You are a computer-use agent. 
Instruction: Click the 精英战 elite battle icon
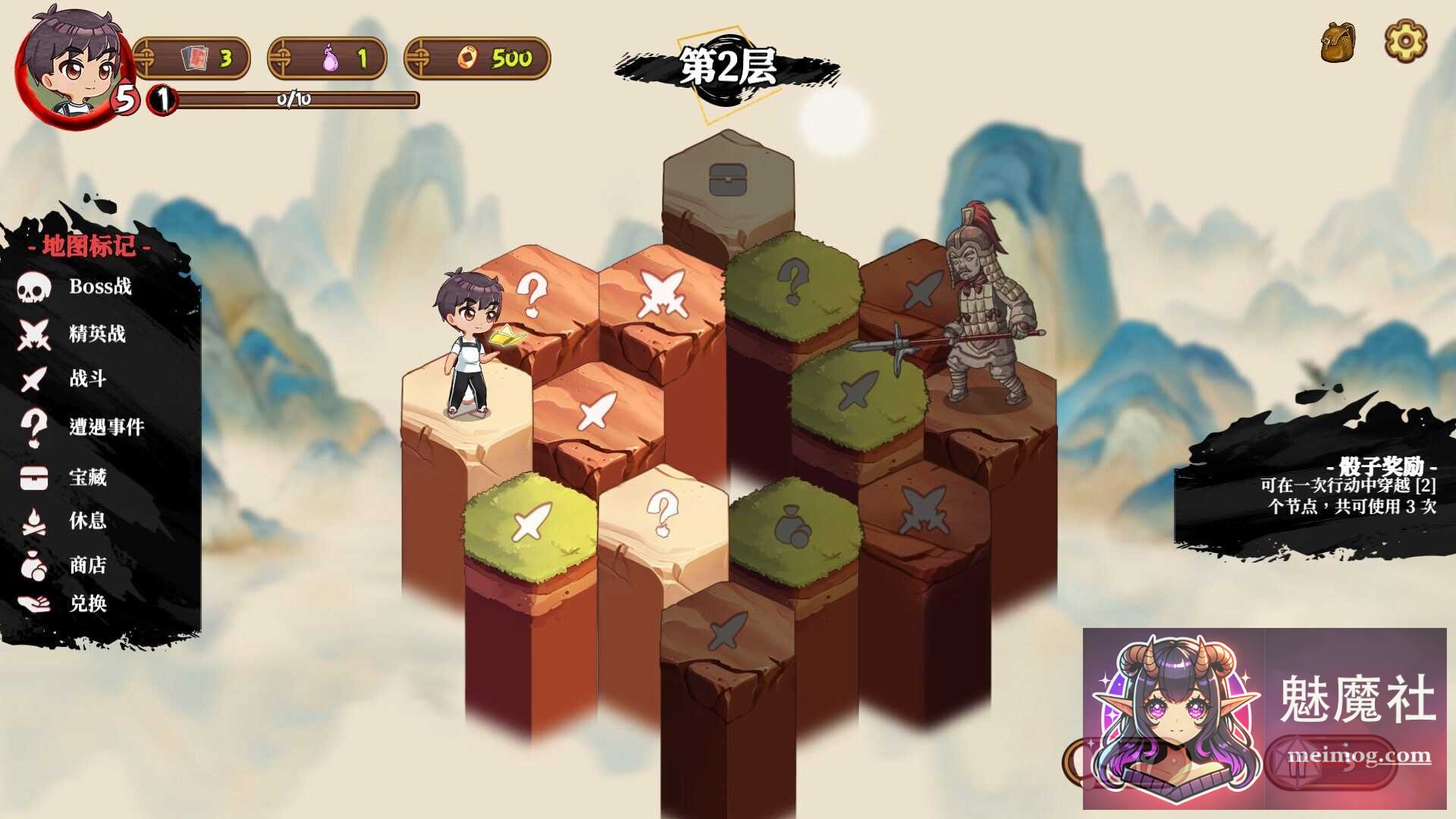(32, 334)
